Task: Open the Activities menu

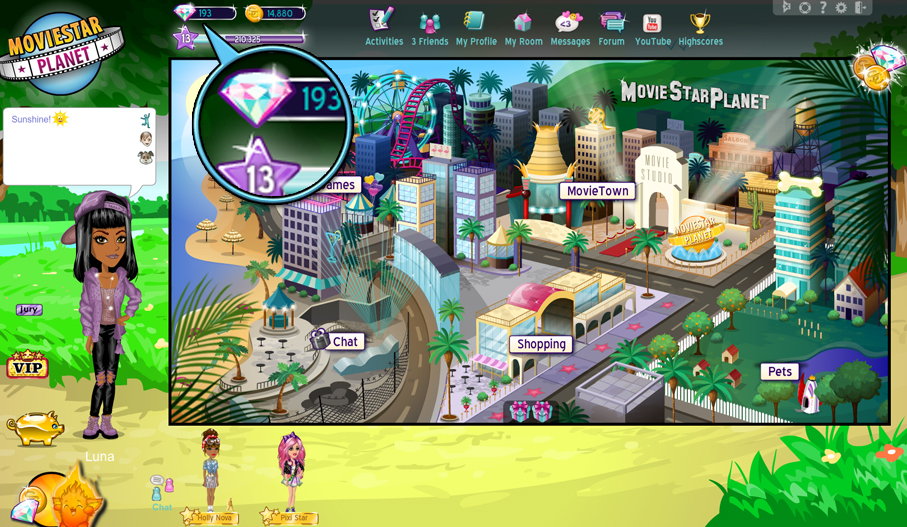Action: (383, 28)
